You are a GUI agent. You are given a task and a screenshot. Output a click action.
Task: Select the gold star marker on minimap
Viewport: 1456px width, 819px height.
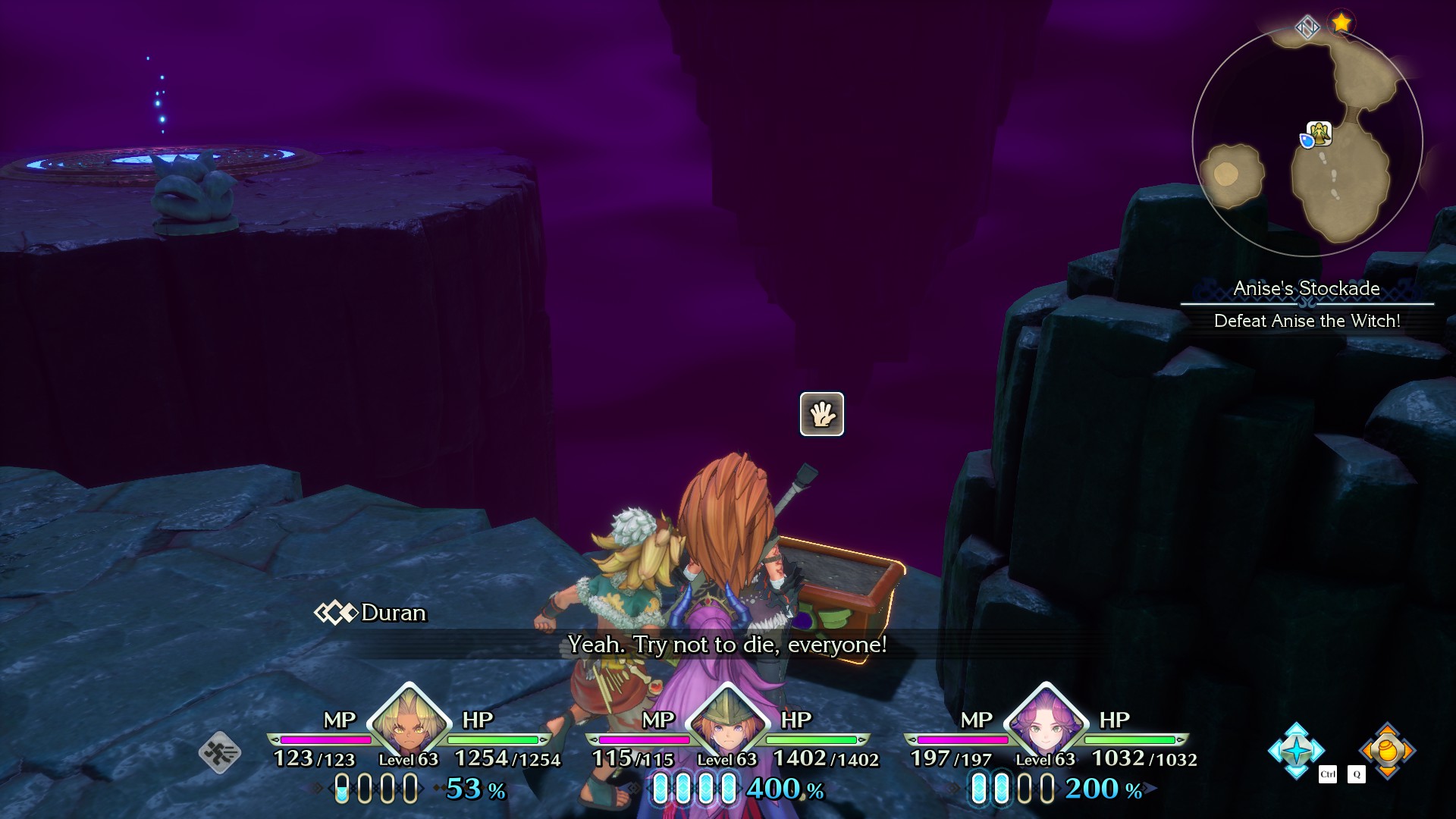tap(1341, 23)
